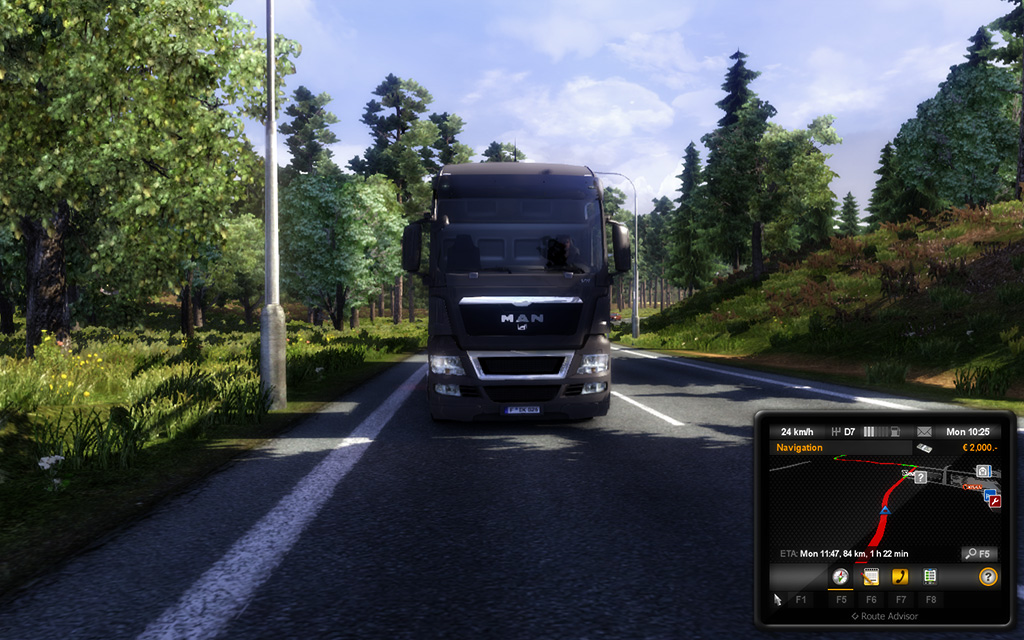Open the mail envelope icon
Screen dimensions: 1024x640
[924, 432]
